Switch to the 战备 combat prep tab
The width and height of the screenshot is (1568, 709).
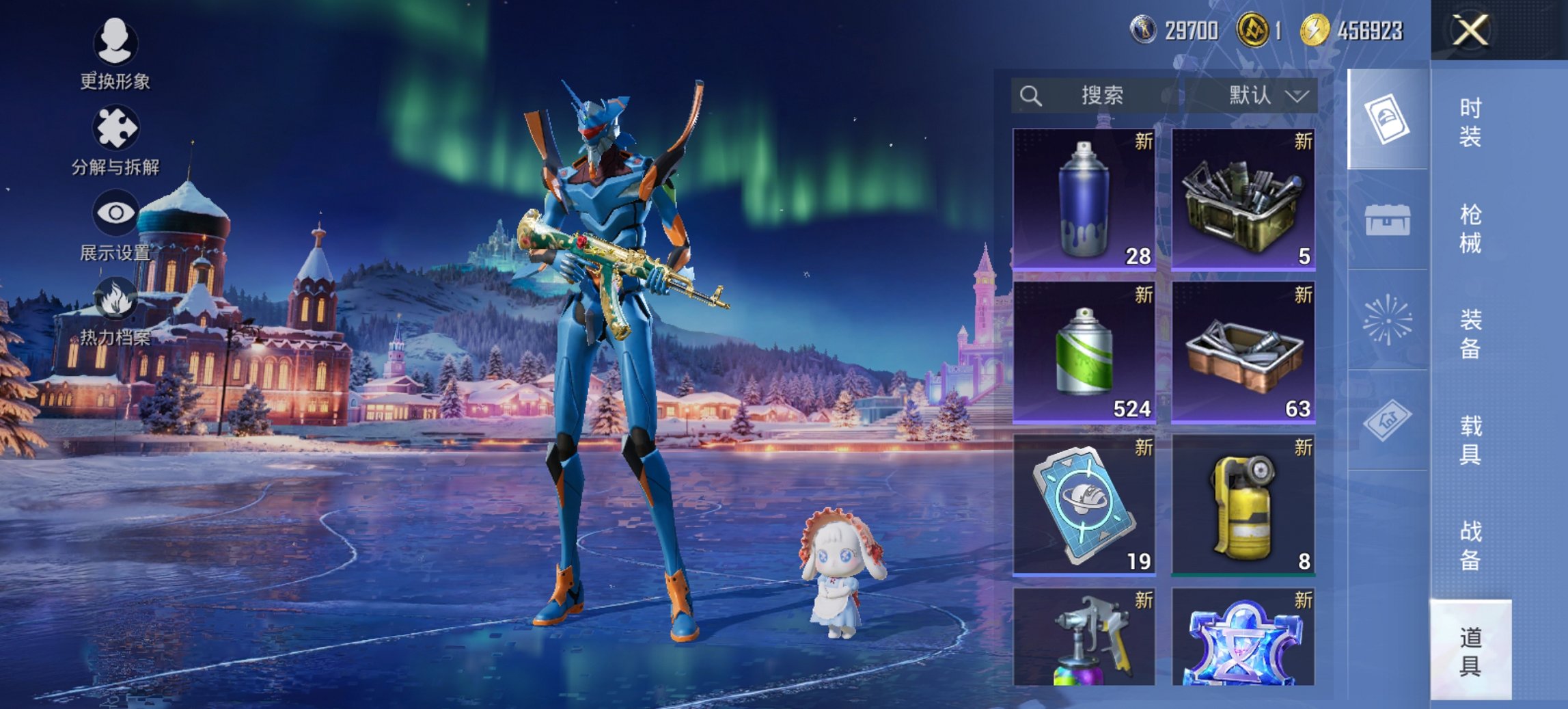point(1470,545)
